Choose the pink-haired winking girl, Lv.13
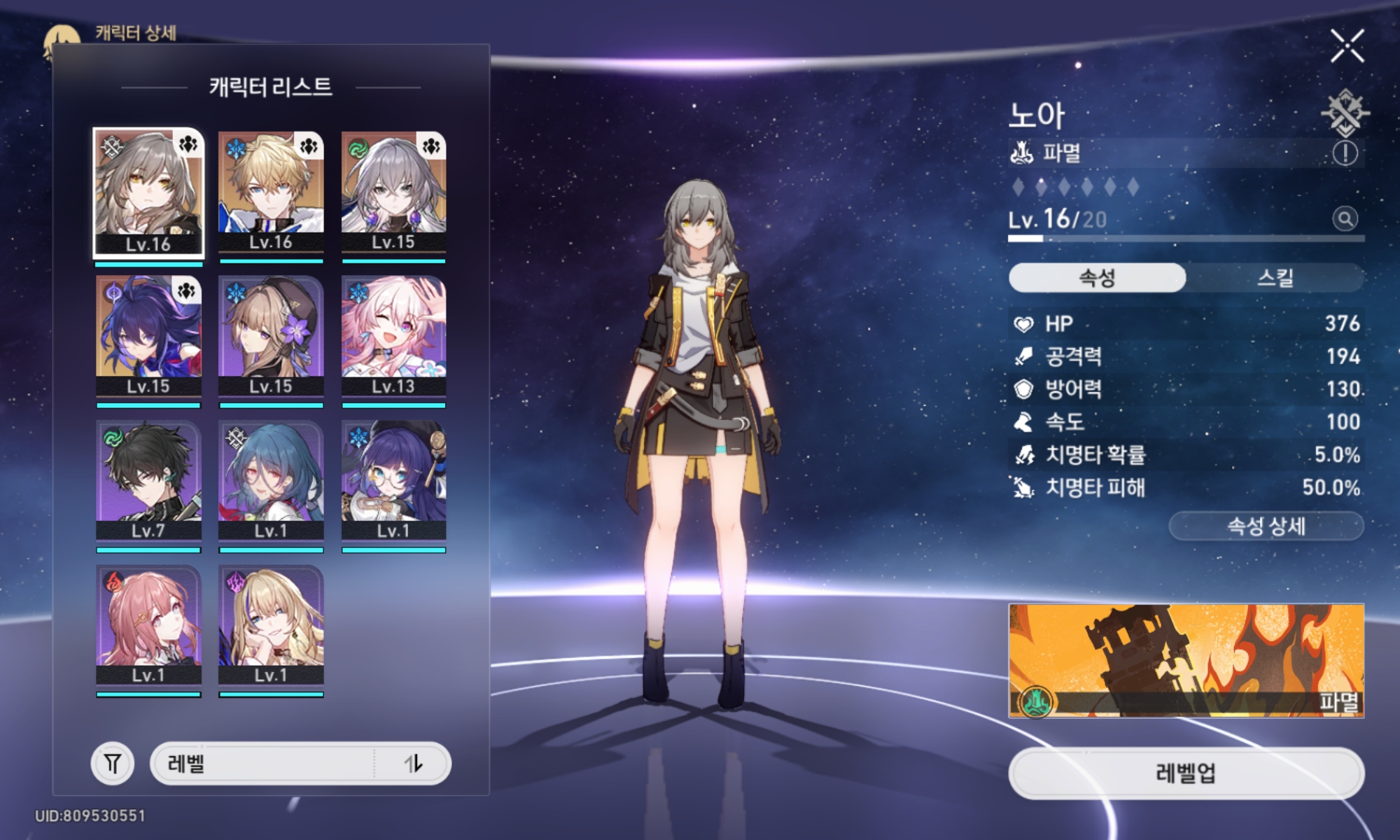 (x=393, y=337)
